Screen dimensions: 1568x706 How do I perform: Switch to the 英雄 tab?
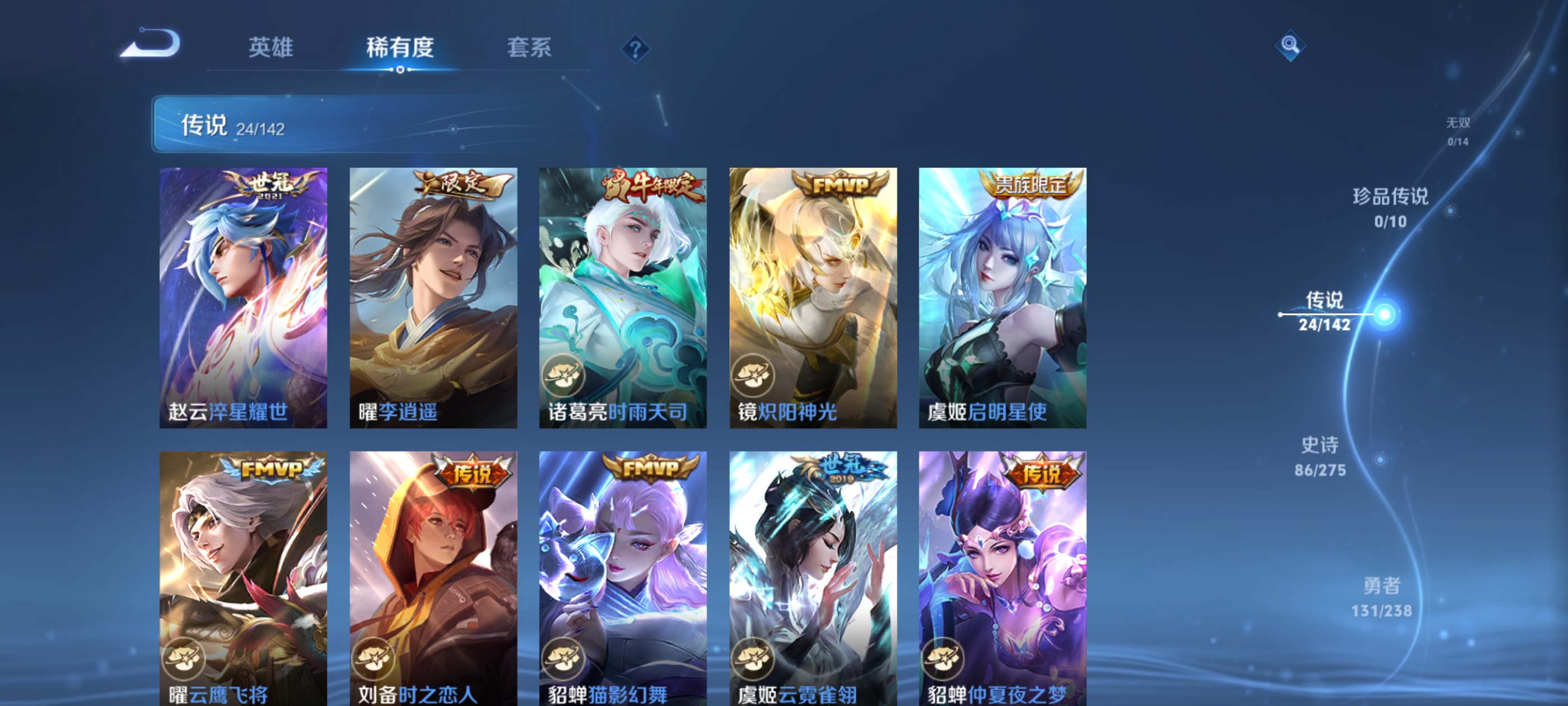[x=270, y=48]
